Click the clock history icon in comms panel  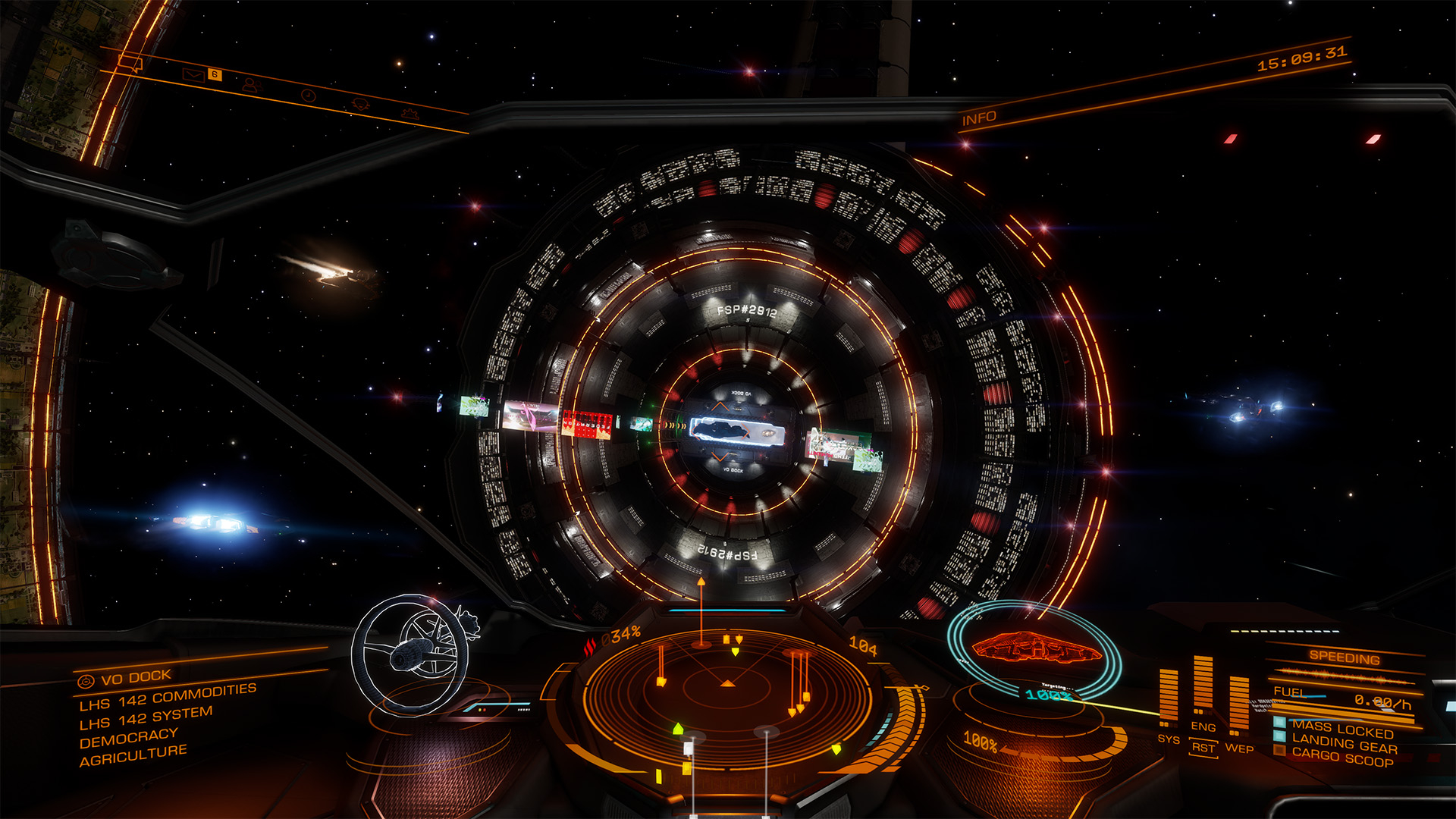click(309, 96)
